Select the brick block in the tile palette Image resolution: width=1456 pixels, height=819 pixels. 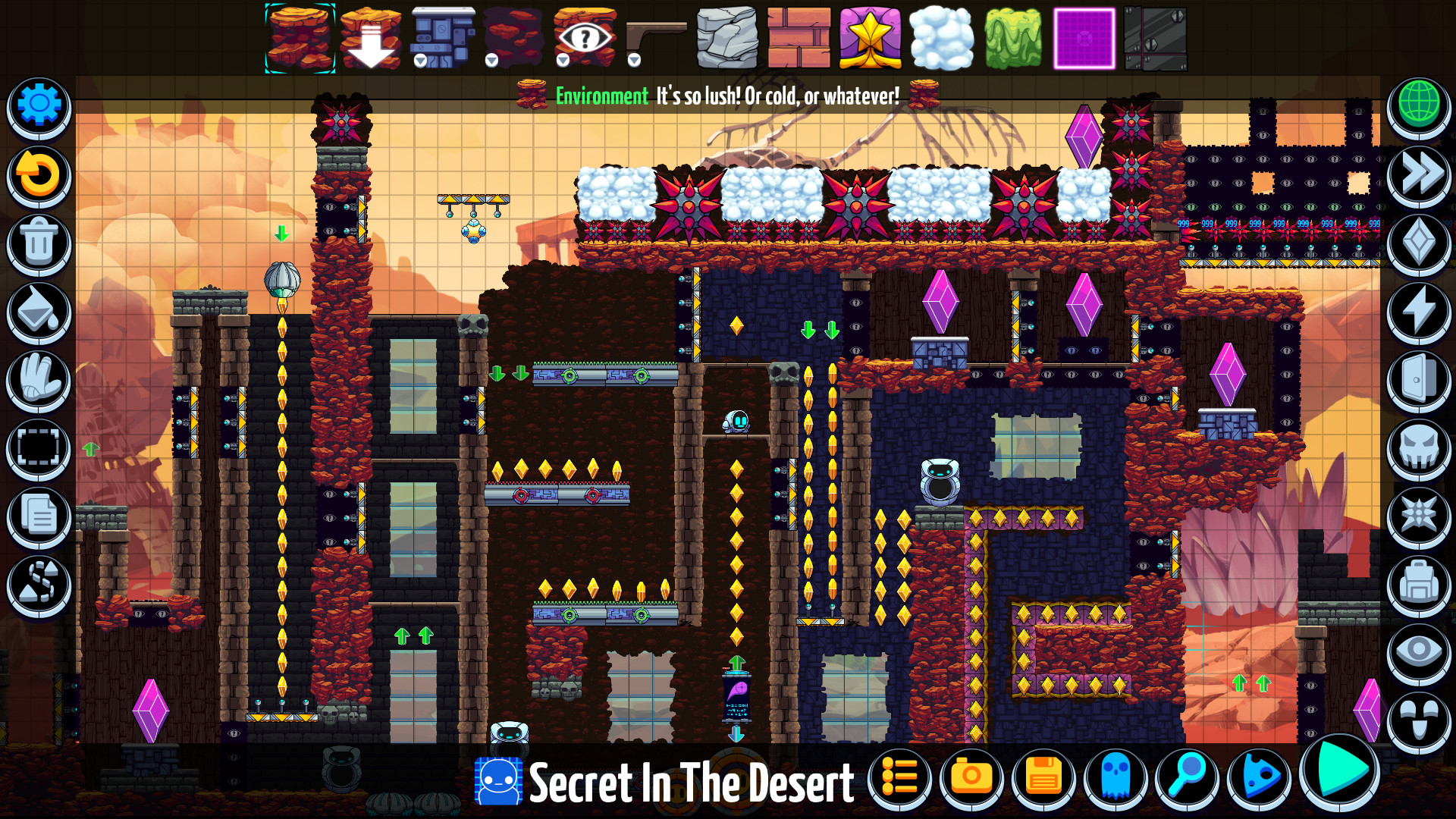point(800,38)
